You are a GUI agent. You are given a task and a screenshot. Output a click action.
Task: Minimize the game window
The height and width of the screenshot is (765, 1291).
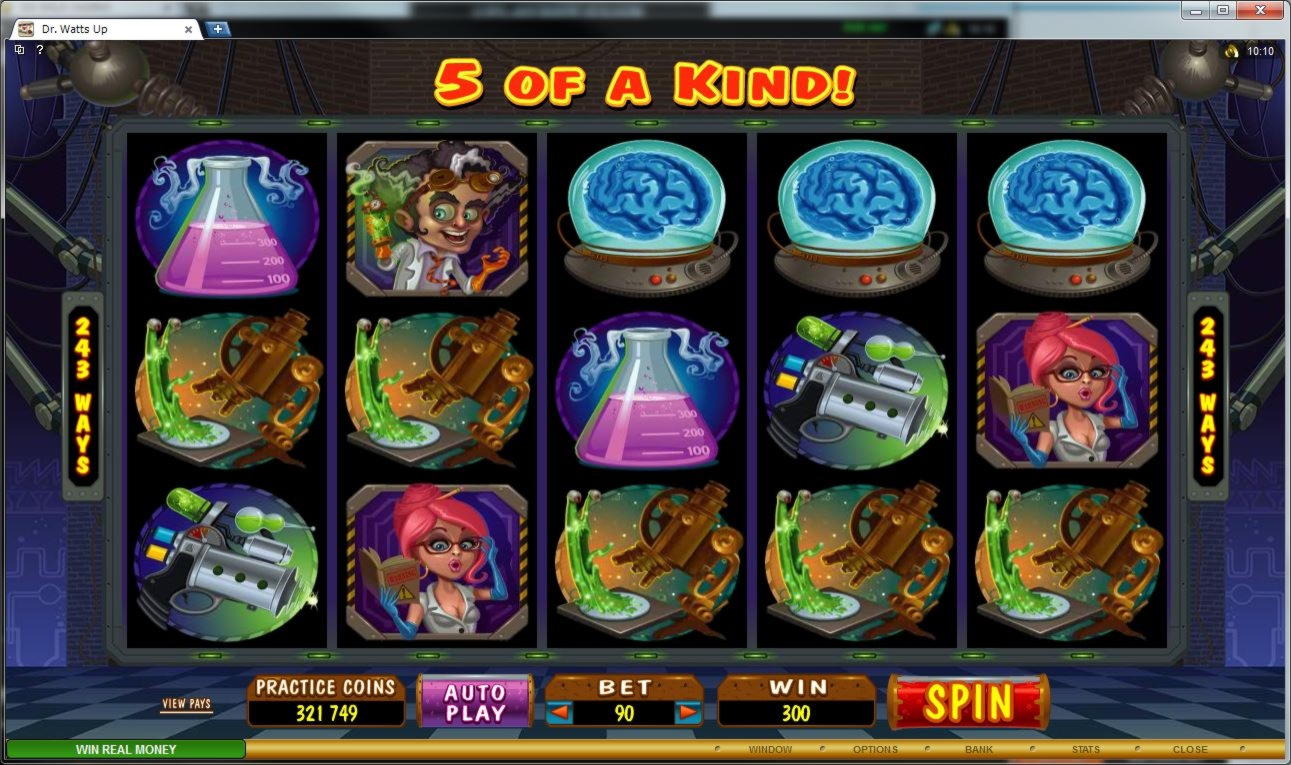coord(1196,10)
